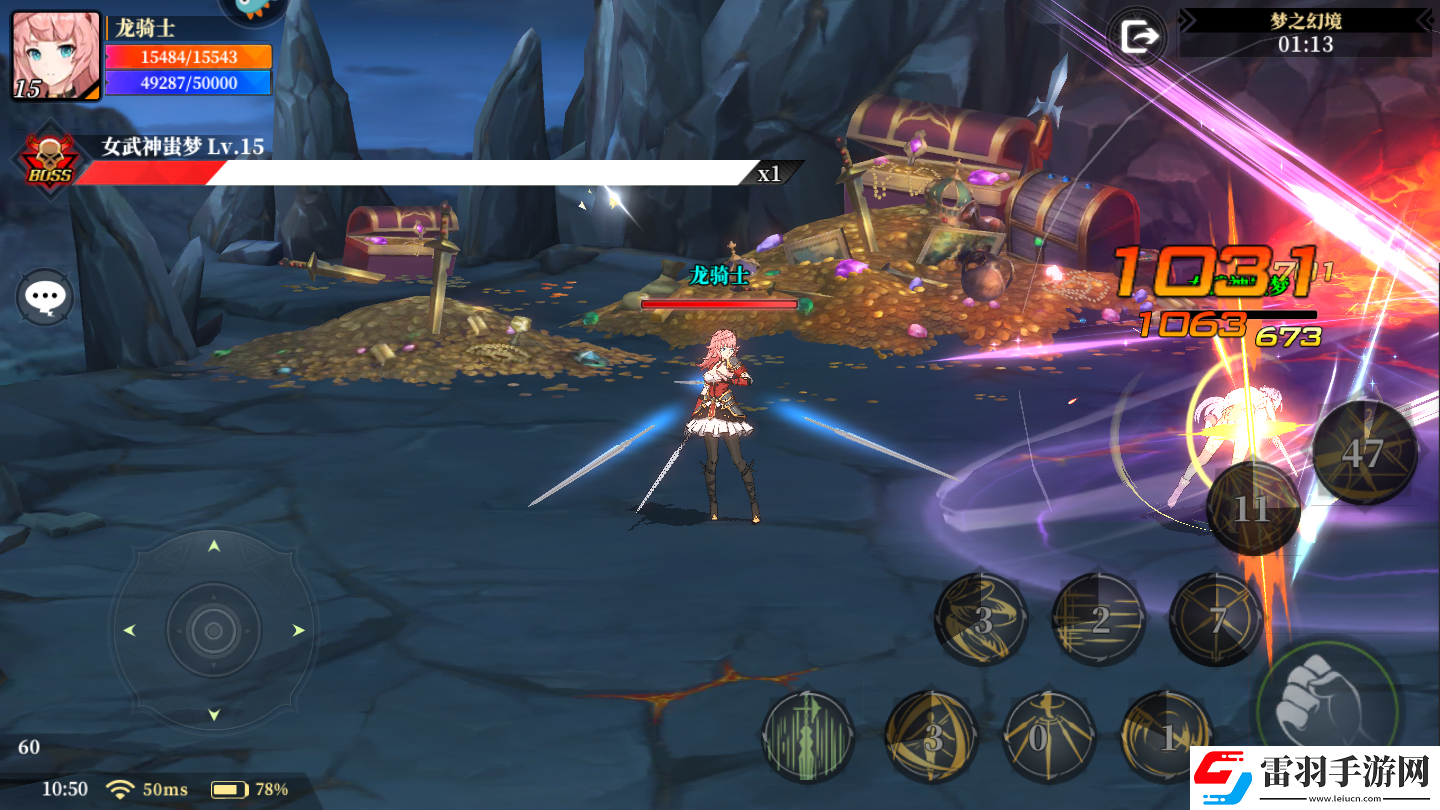Tap the virtual joystick center
The height and width of the screenshot is (810, 1440).
tap(213, 631)
